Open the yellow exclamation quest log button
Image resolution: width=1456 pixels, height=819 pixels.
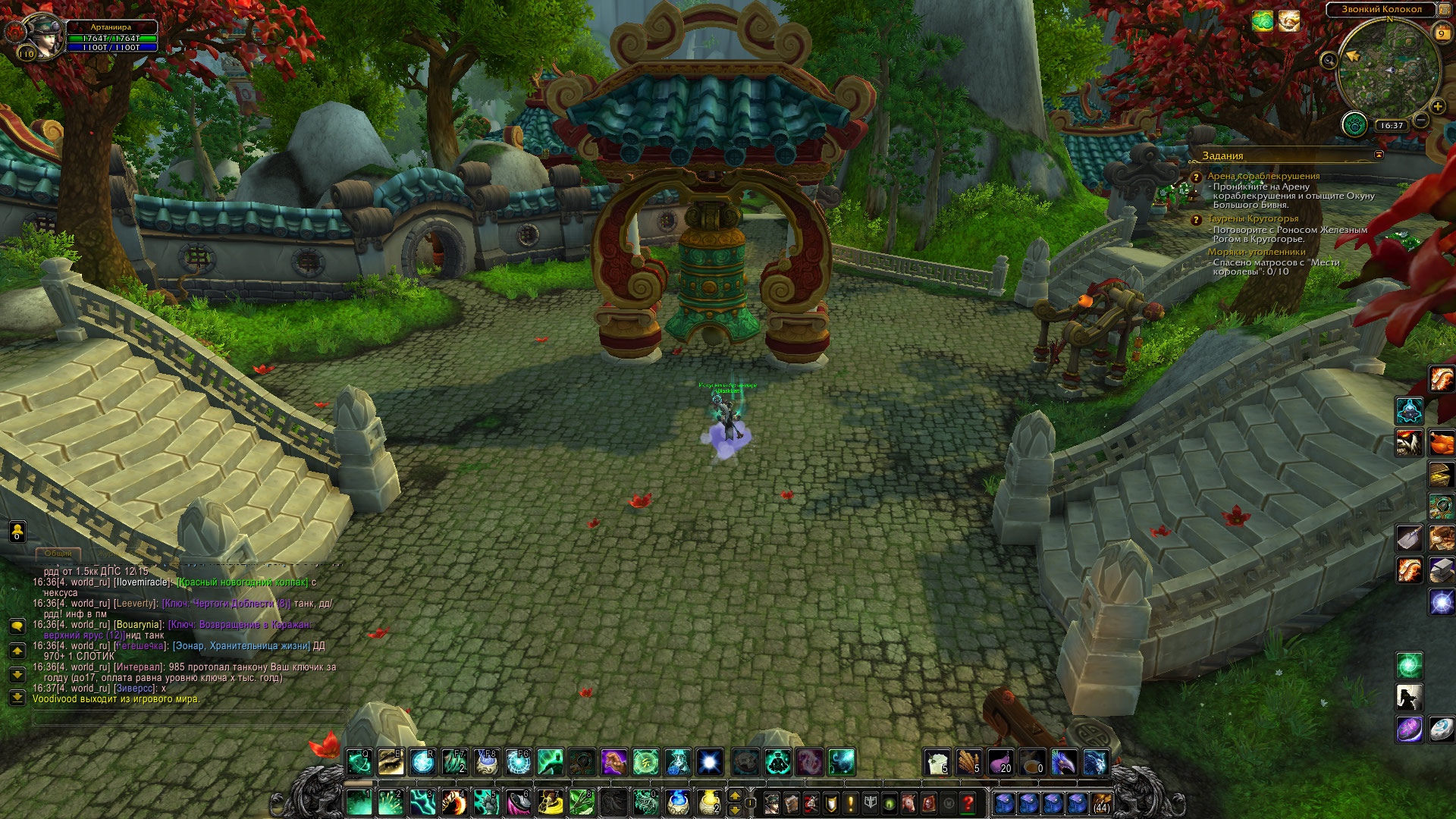[x=851, y=802]
